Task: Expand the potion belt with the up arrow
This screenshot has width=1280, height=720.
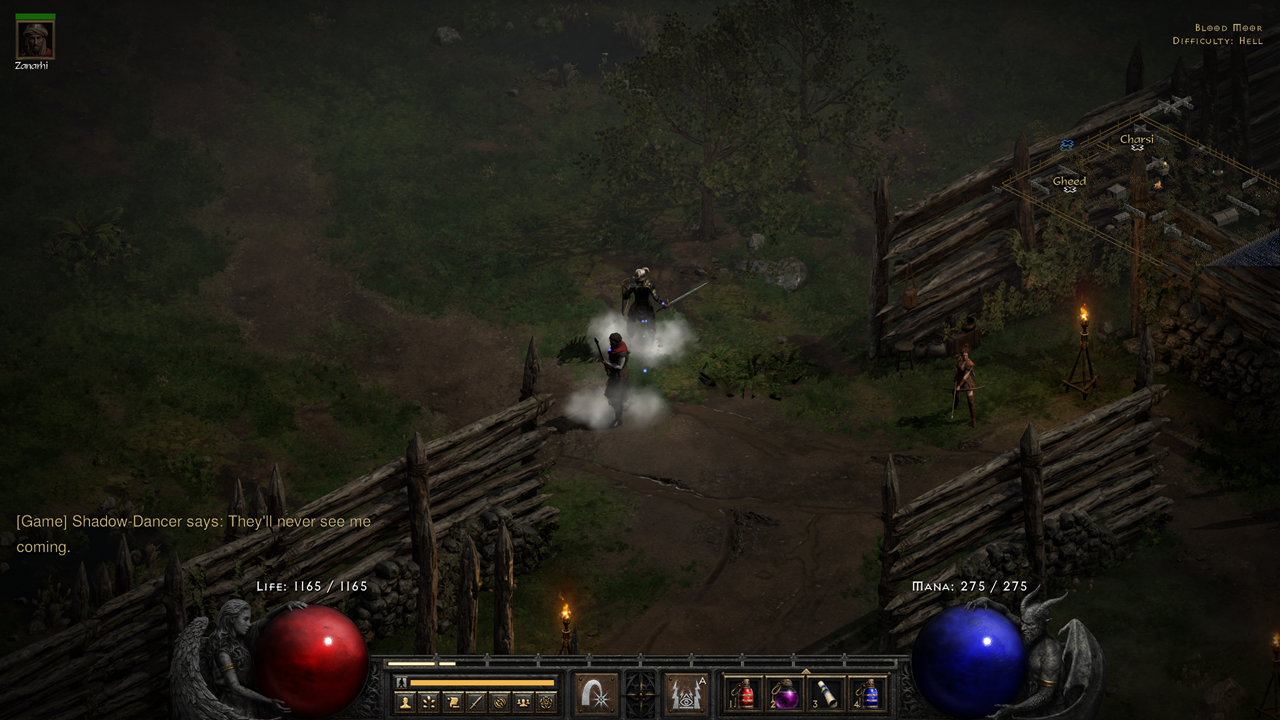Action: click(x=804, y=672)
